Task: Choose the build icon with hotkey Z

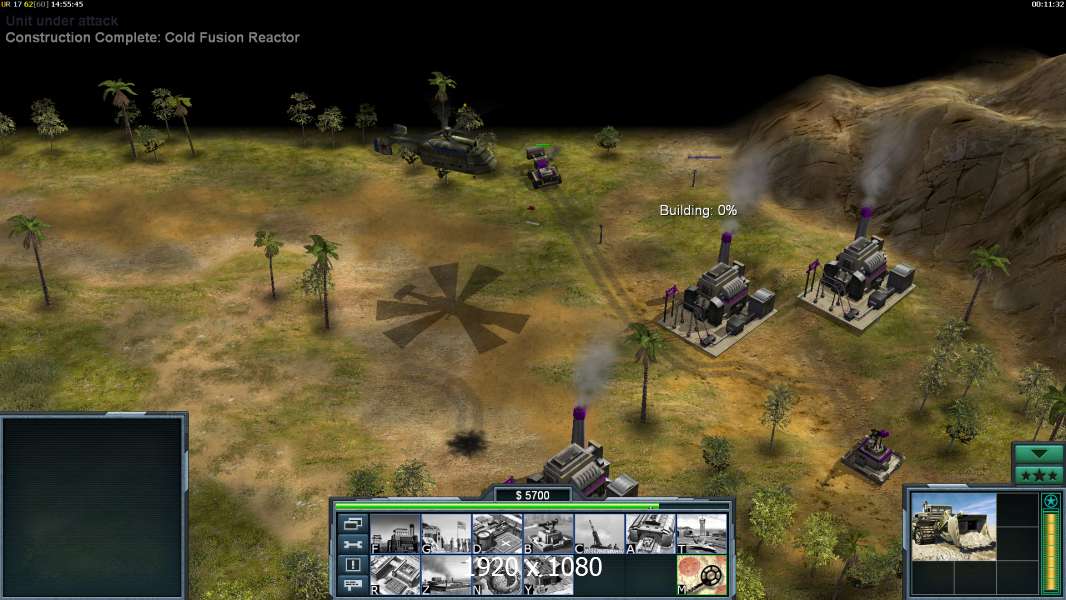Action: (x=445, y=574)
